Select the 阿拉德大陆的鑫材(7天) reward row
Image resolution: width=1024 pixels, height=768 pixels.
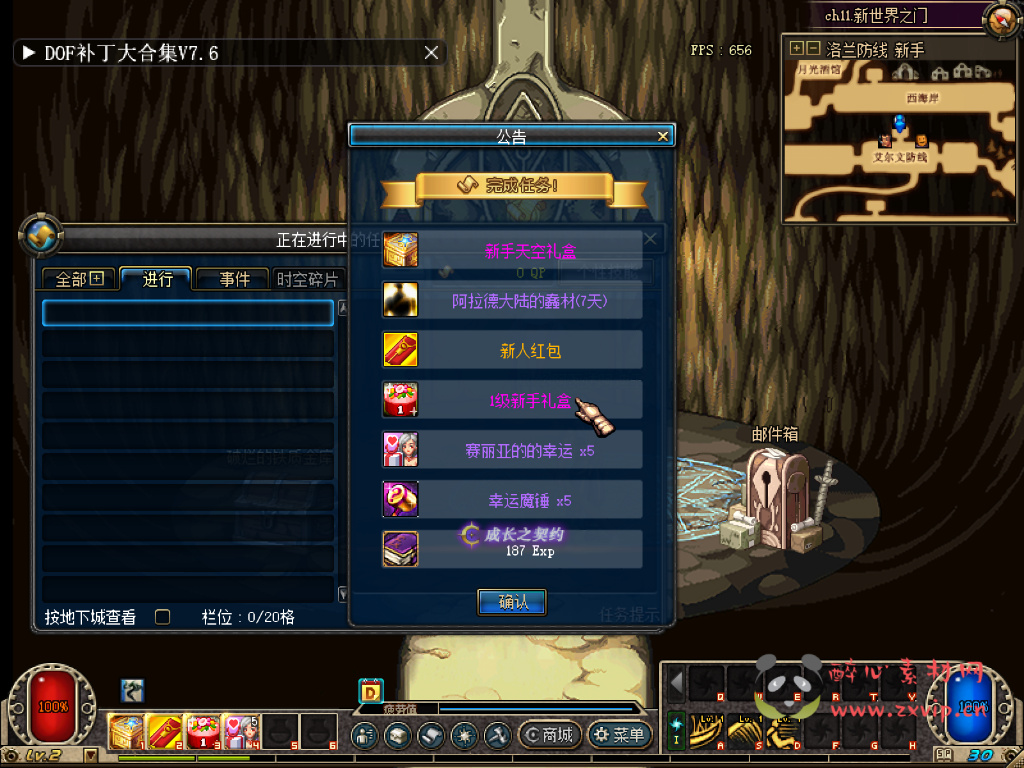coord(512,300)
